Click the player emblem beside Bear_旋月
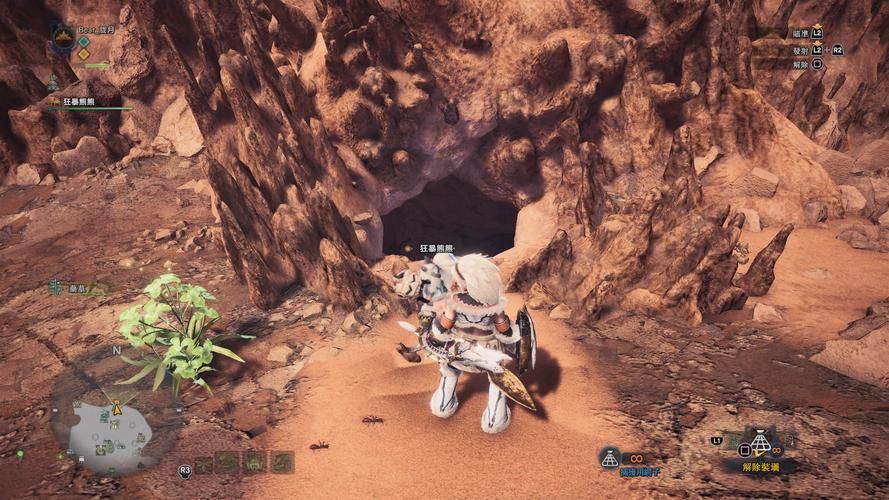The width and height of the screenshot is (889, 500). click(61, 39)
